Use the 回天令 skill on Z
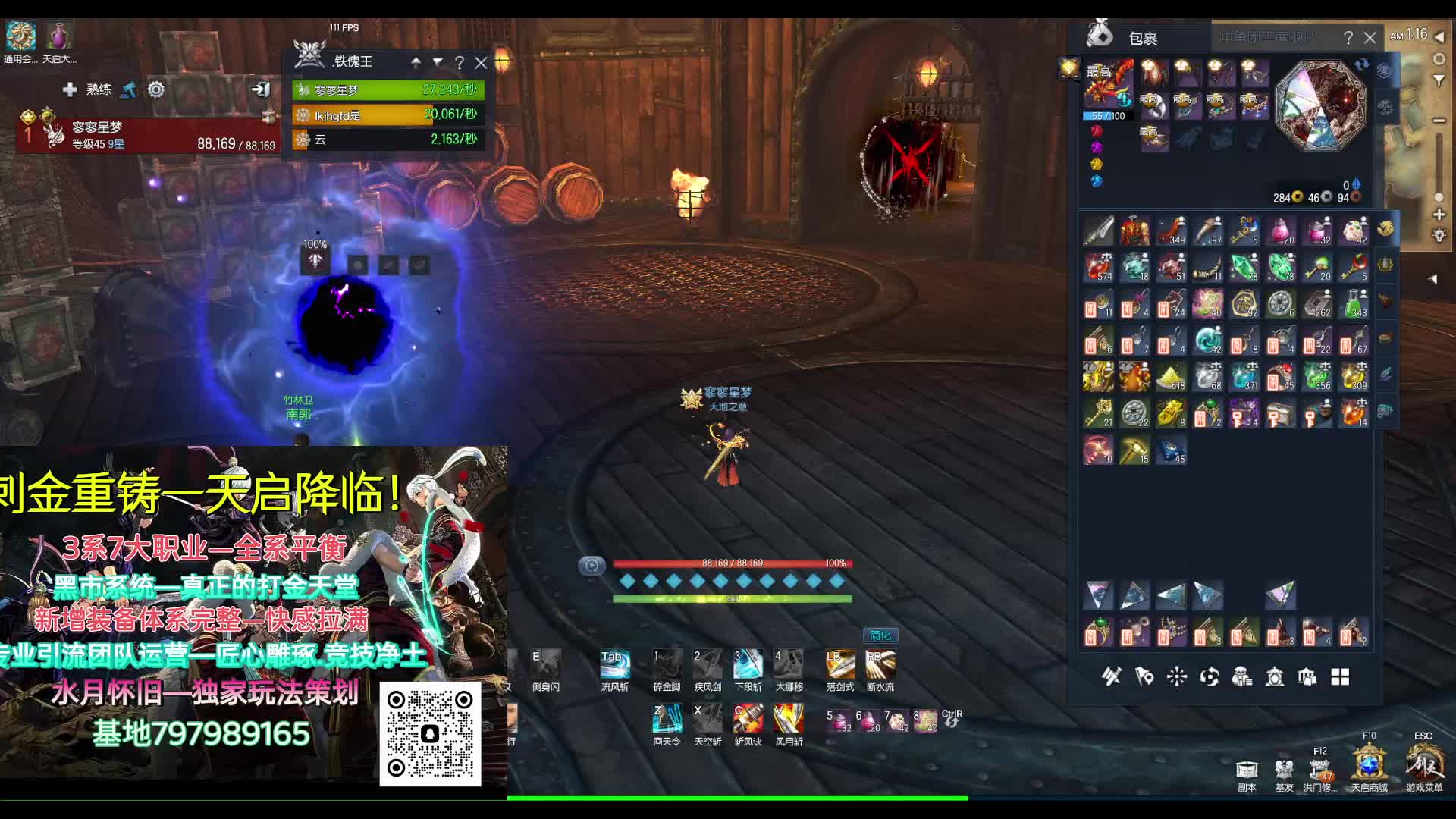The width and height of the screenshot is (1456, 819). pos(667,719)
